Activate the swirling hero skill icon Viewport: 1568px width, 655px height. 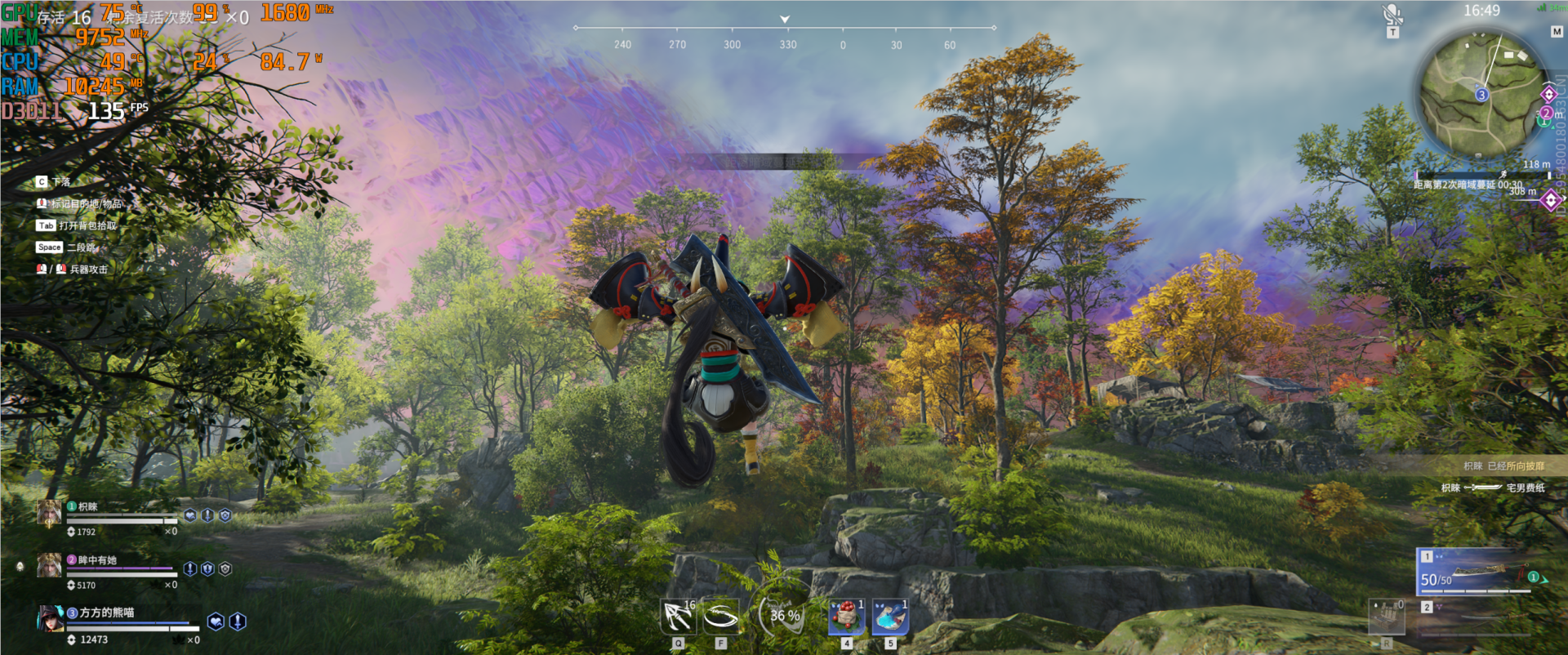click(x=721, y=617)
